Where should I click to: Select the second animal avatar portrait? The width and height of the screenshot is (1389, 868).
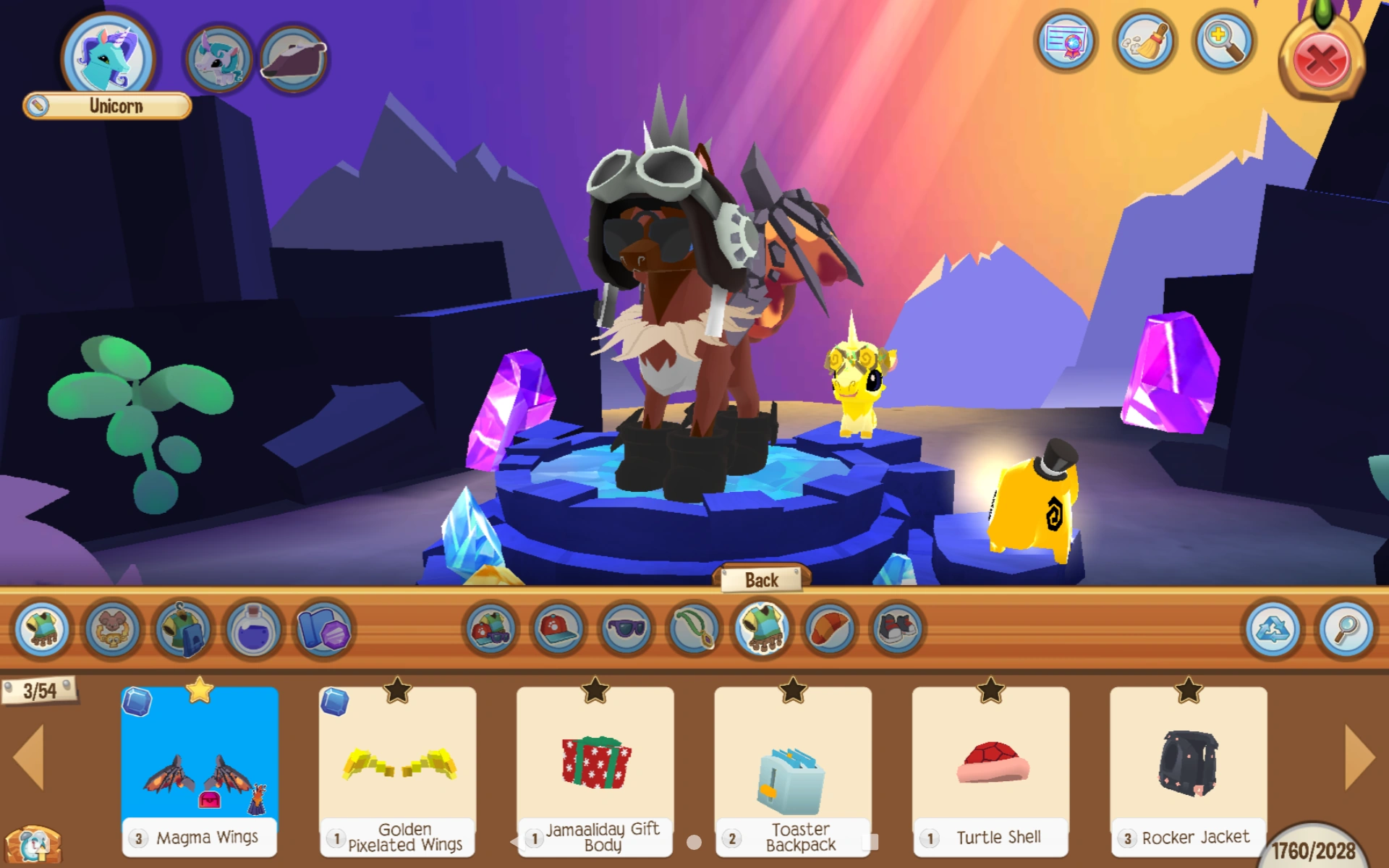(x=218, y=56)
